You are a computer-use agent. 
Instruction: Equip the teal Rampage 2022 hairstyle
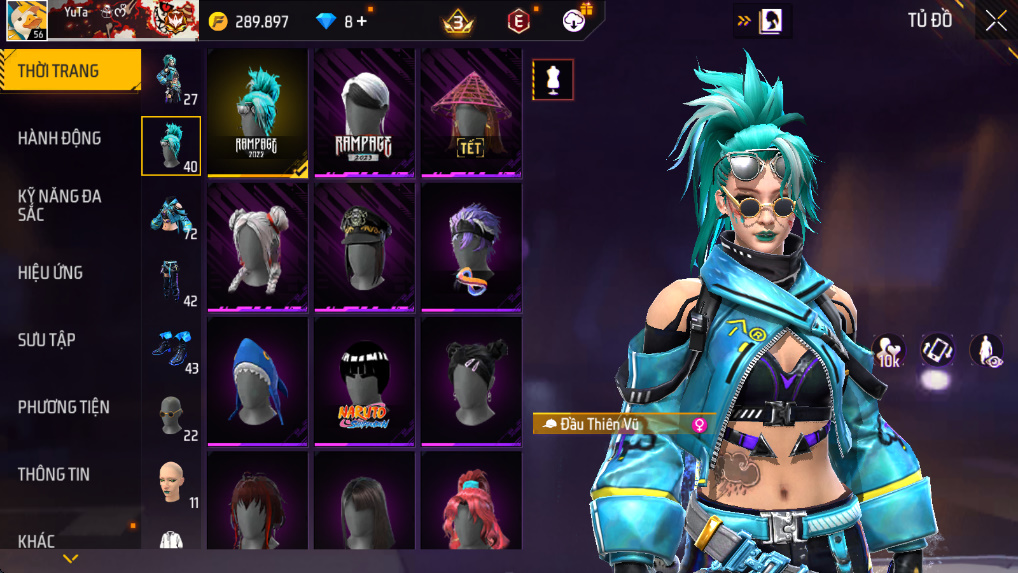pyautogui.click(x=257, y=112)
